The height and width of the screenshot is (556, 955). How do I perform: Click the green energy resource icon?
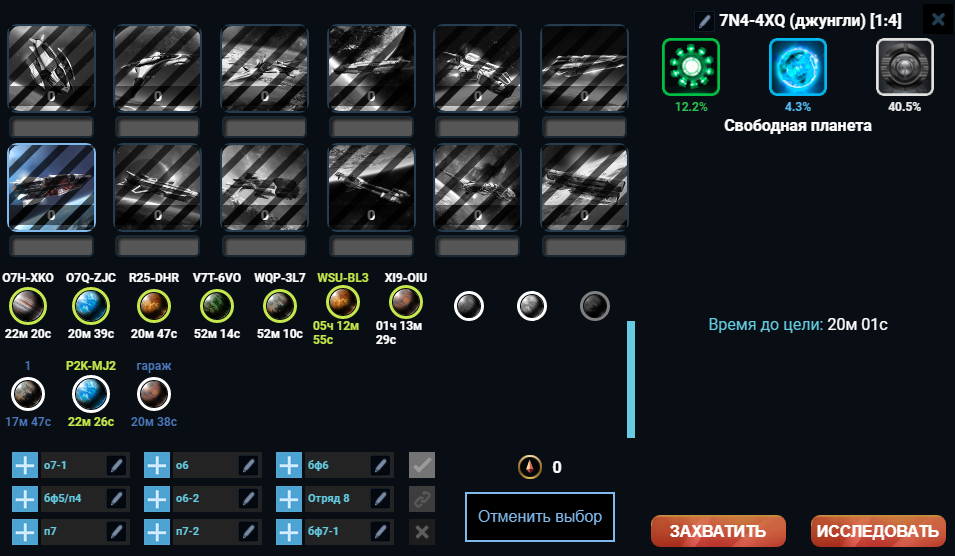[x=690, y=67]
